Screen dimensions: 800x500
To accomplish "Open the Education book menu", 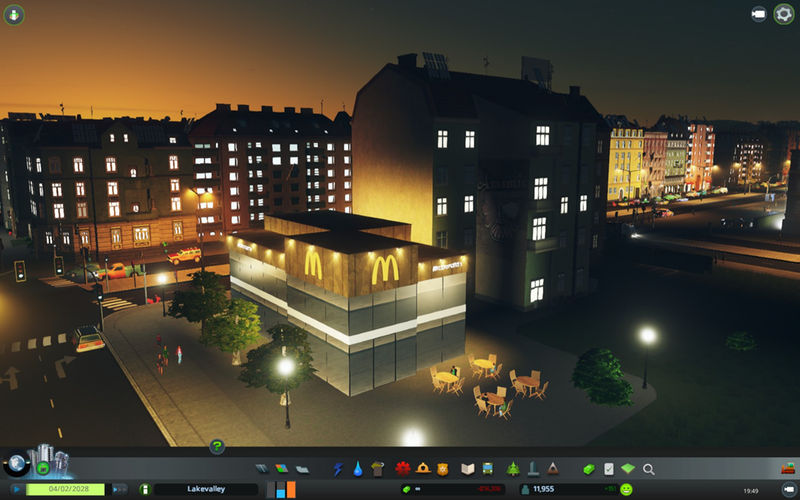I will (x=467, y=468).
